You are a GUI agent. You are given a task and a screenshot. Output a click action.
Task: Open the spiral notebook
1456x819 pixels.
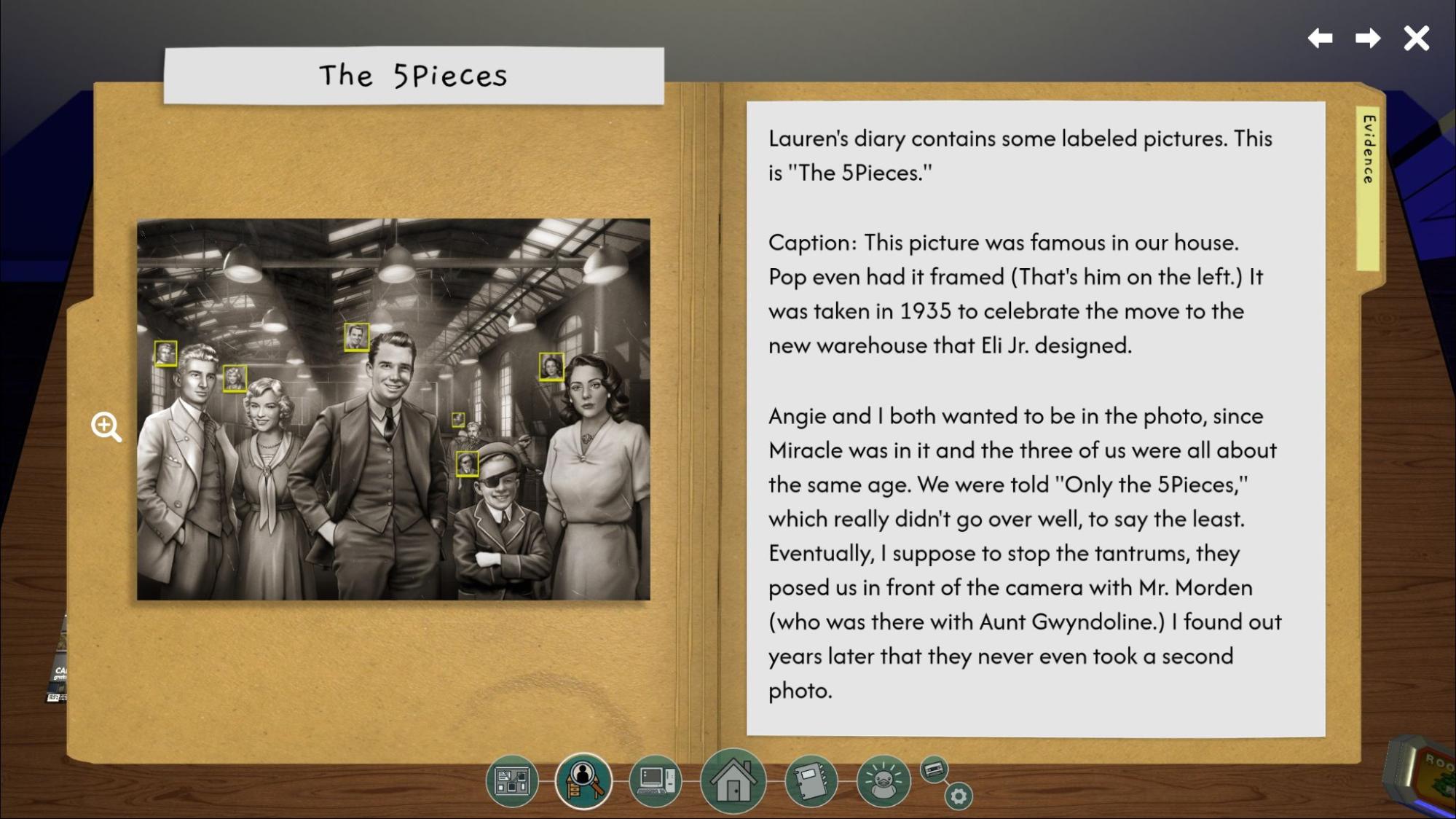coord(810,781)
